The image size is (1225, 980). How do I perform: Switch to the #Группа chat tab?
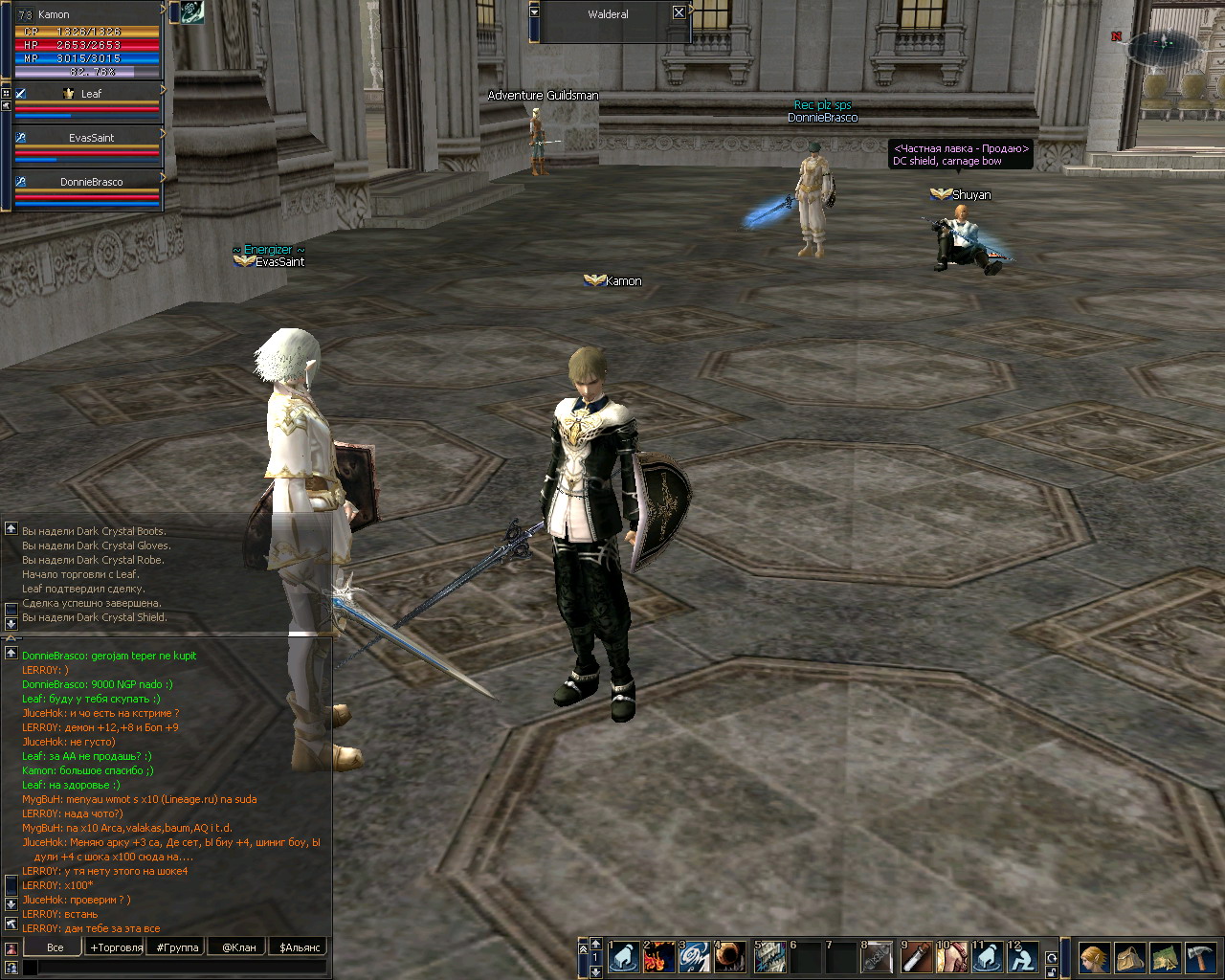[x=177, y=947]
